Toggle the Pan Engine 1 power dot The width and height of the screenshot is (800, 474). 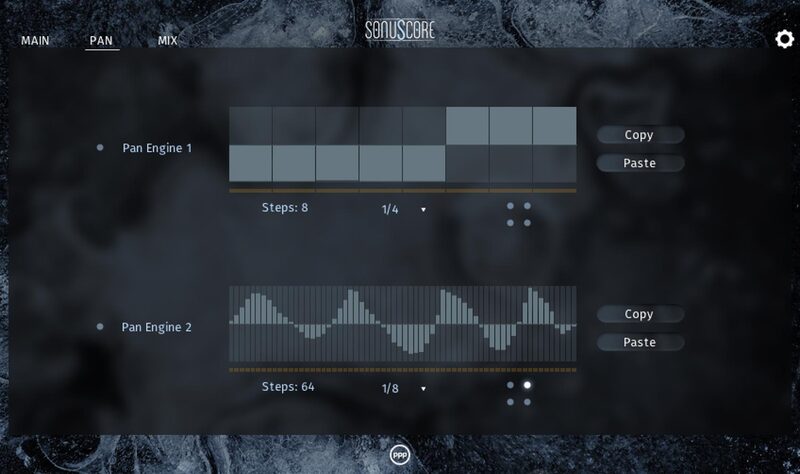pyautogui.click(x=100, y=148)
